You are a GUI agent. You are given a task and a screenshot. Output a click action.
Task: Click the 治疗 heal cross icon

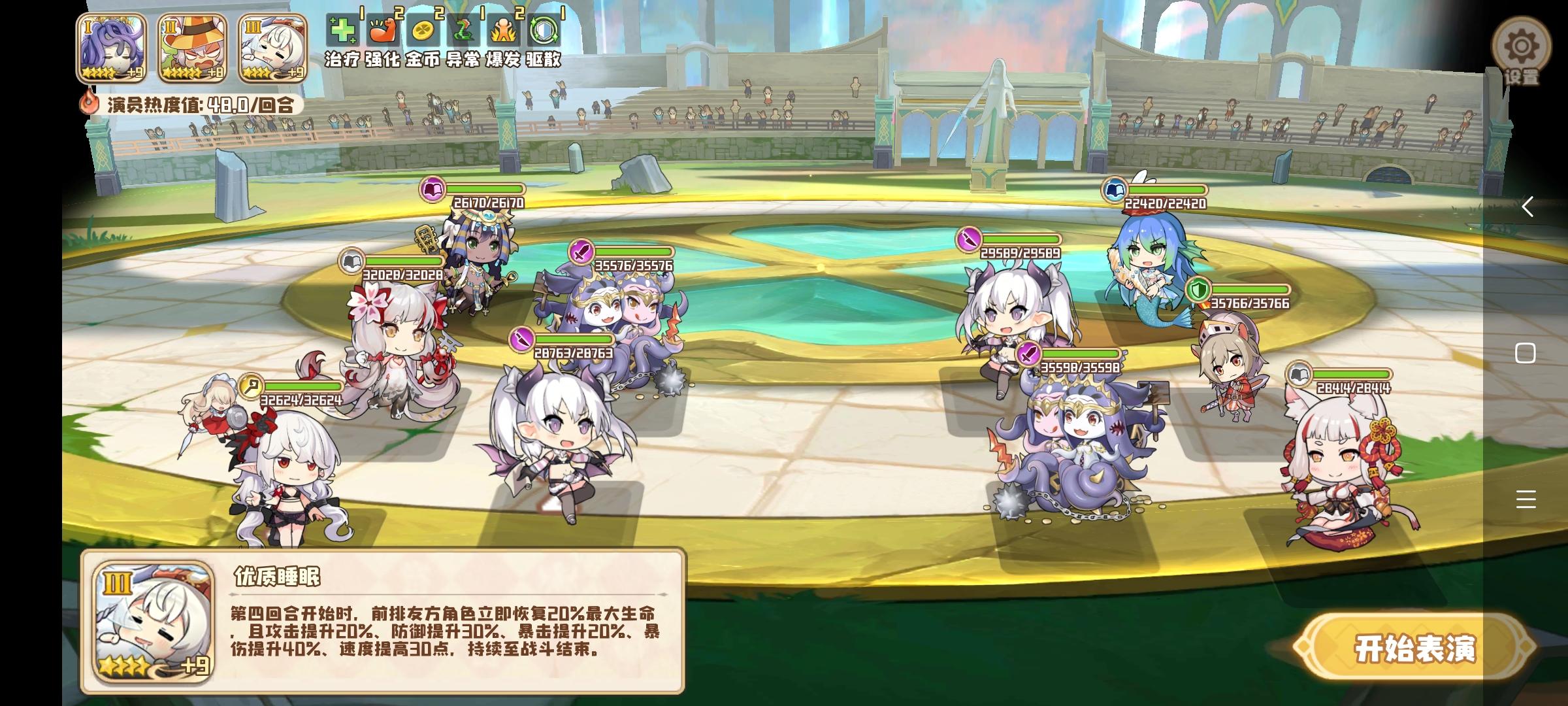click(344, 29)
